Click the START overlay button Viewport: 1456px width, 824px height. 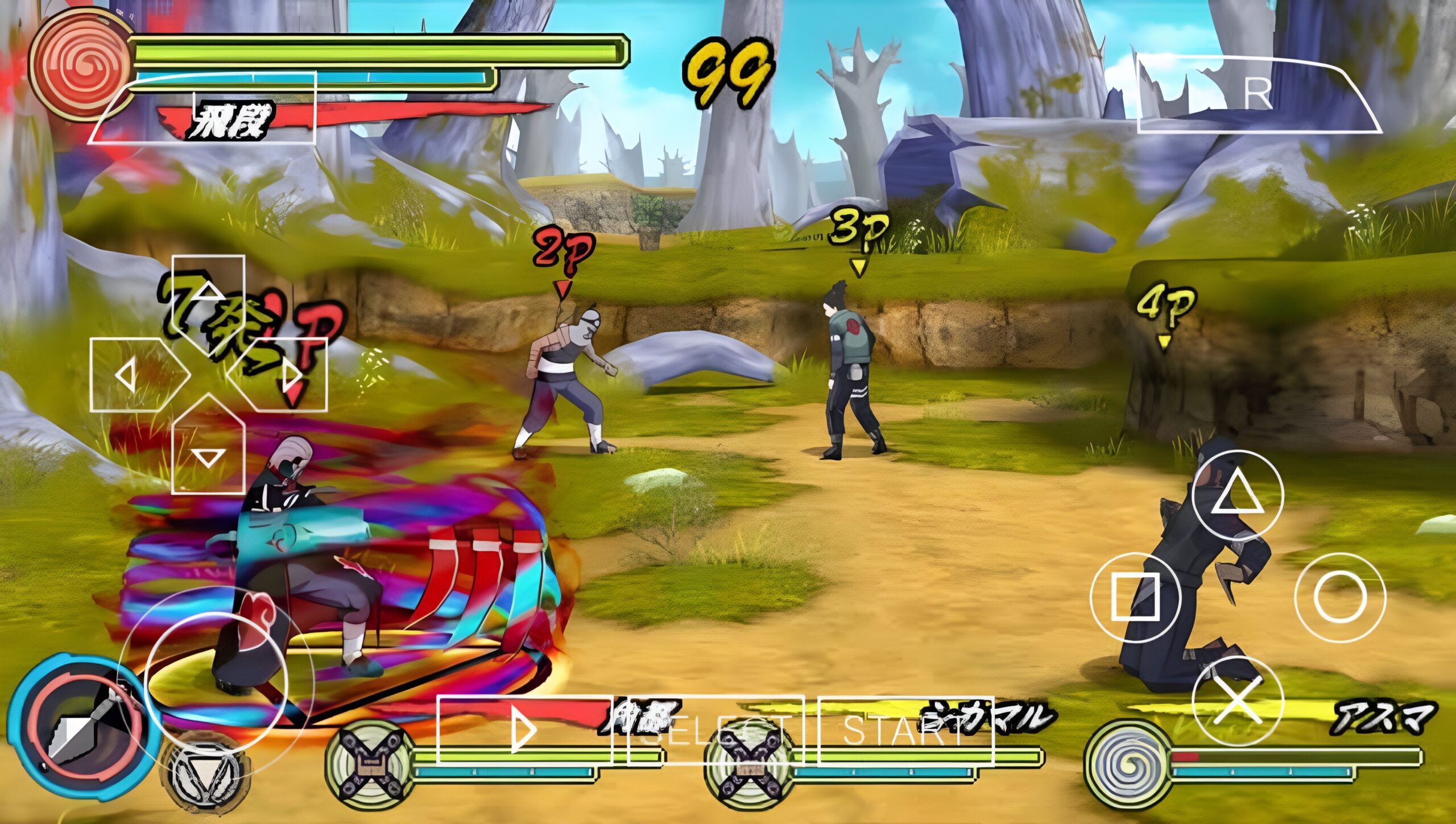(905, 731)
